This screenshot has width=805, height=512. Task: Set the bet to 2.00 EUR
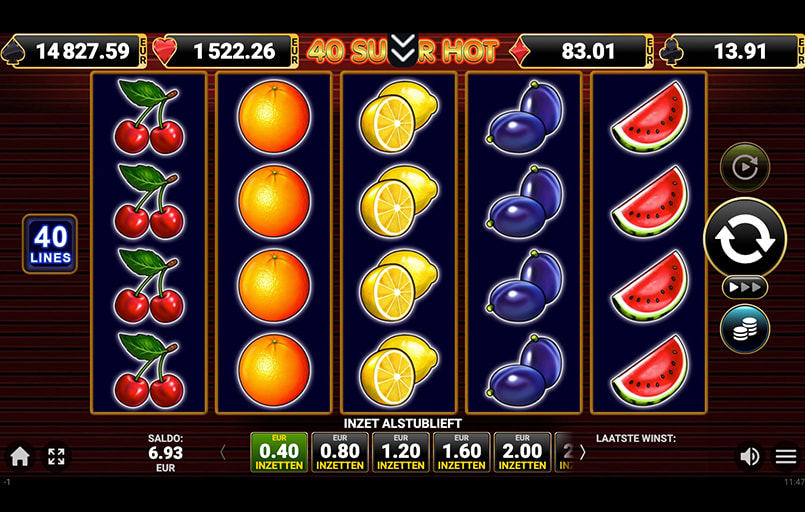[522, 452]
